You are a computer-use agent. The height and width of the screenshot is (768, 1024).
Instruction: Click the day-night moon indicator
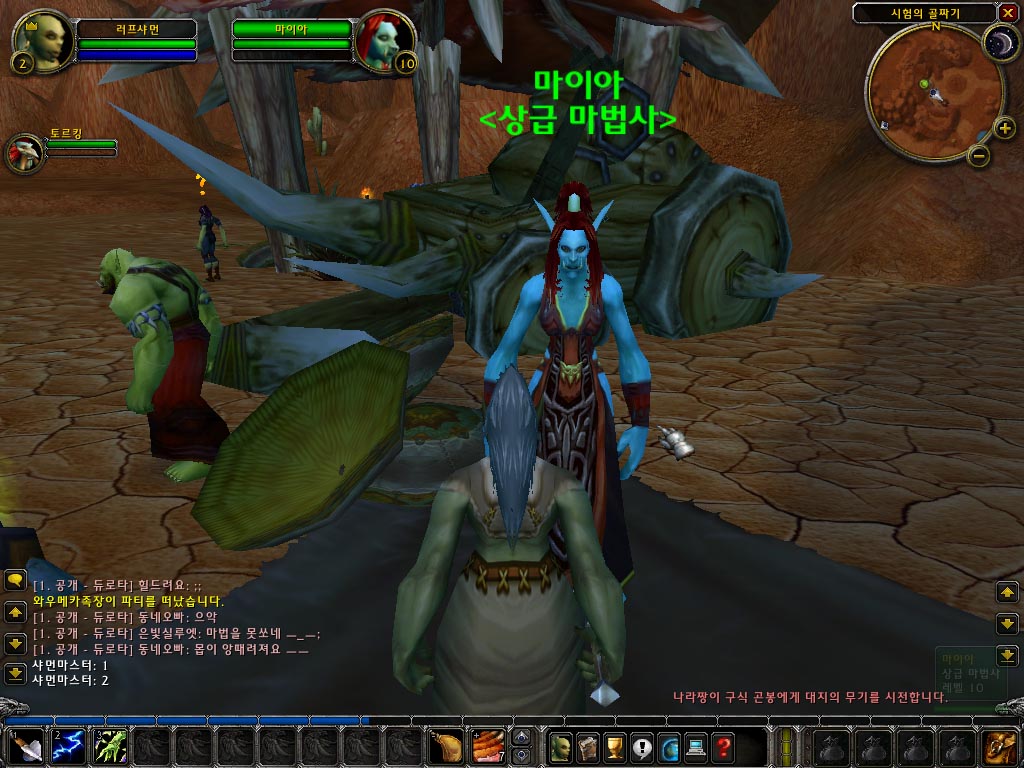click(x=997, y=42)
